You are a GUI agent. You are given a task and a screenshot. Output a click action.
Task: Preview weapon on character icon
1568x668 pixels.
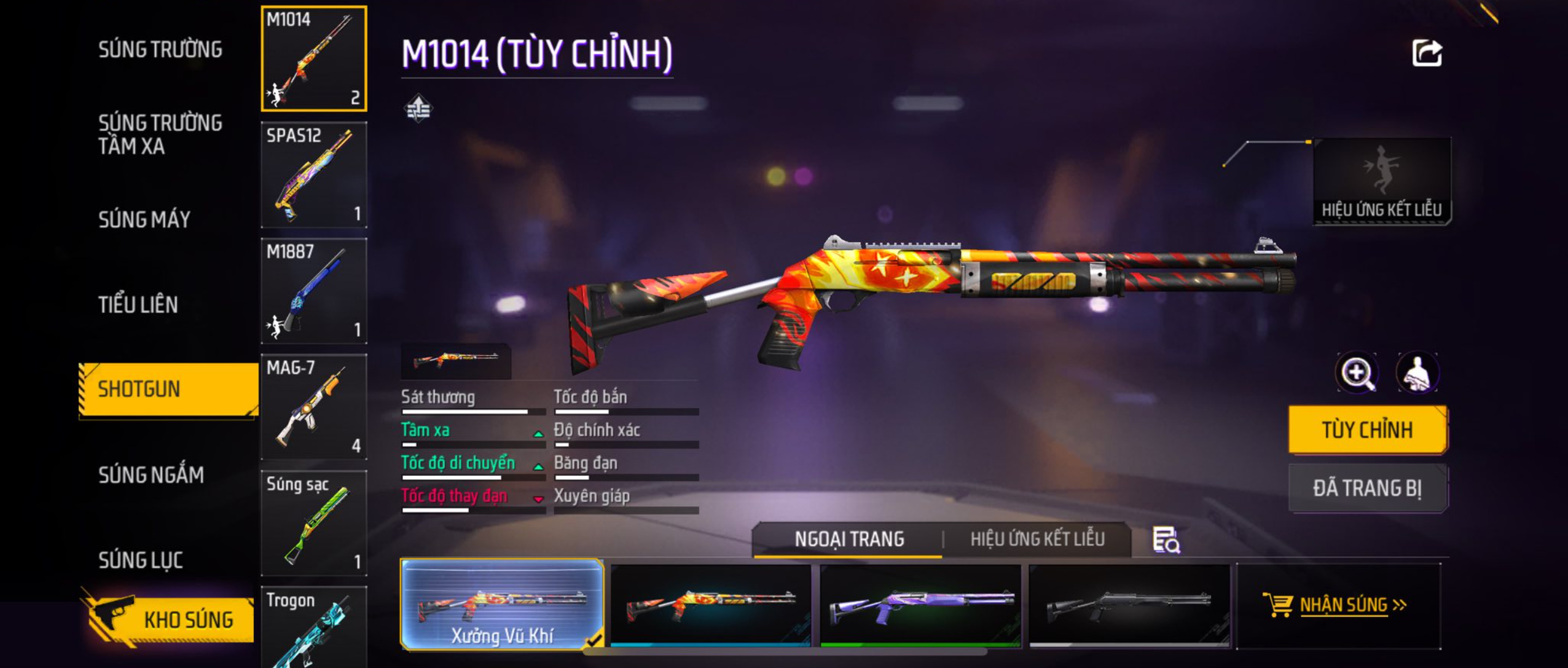pos(1417,372)
